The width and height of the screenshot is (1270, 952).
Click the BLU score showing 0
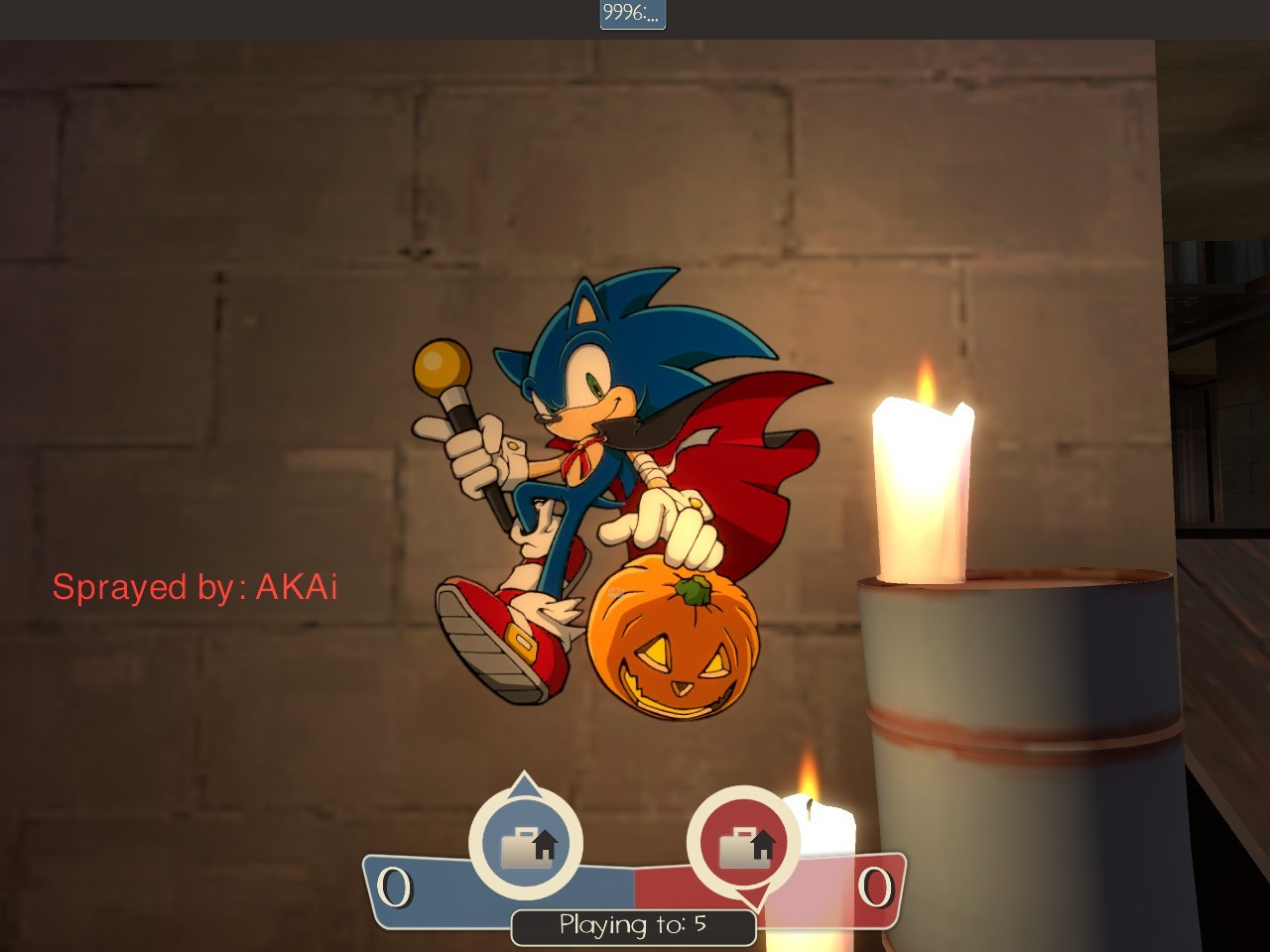point(396,890)
